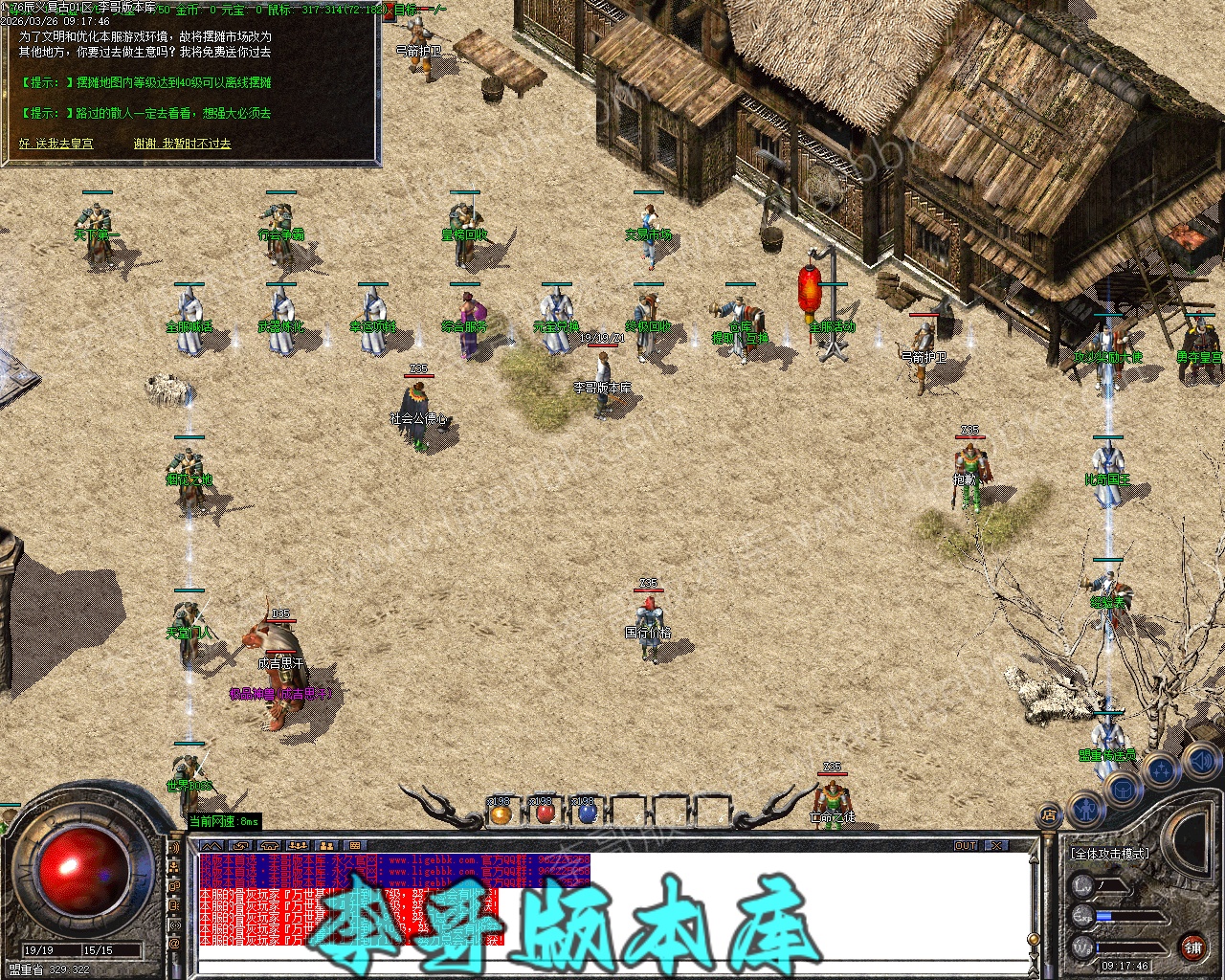Decline with "谢谢,我暂时不过去" option
1225x980 pixels.
tap(182, 144)
